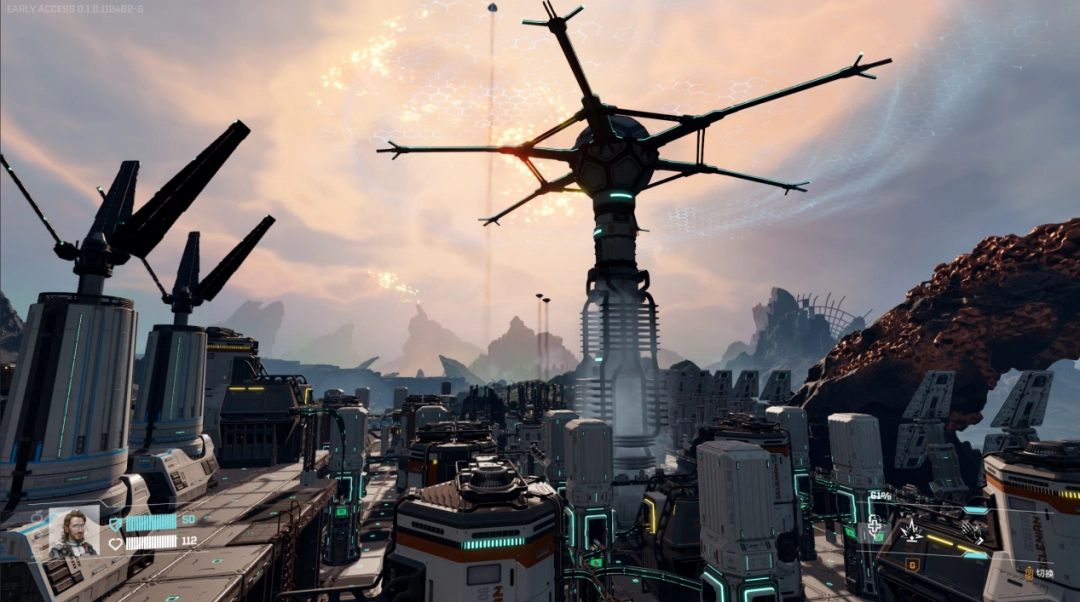
Task: Select the medical cross healing icon
Action: pyautogui.click(x=874, y=524)
